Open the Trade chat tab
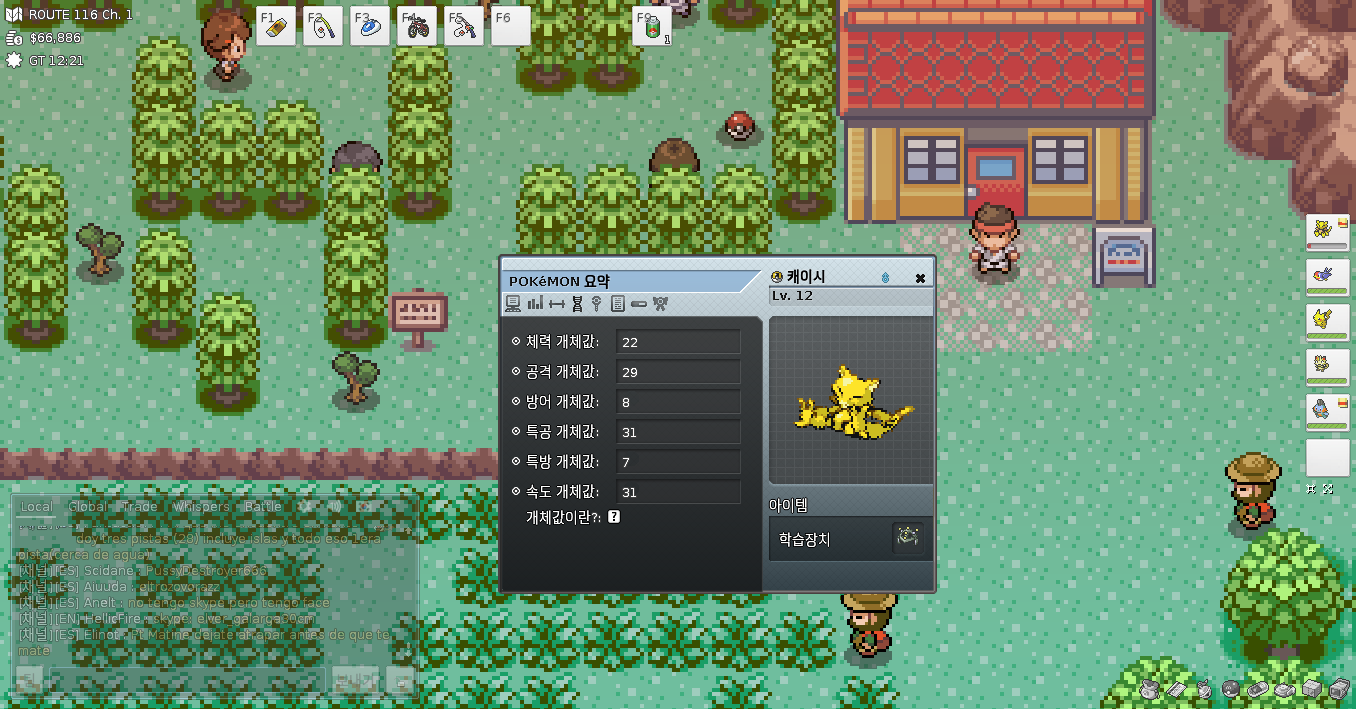Image resolution: width=1356 pixels, height=709 pixels. pos(139,506)
